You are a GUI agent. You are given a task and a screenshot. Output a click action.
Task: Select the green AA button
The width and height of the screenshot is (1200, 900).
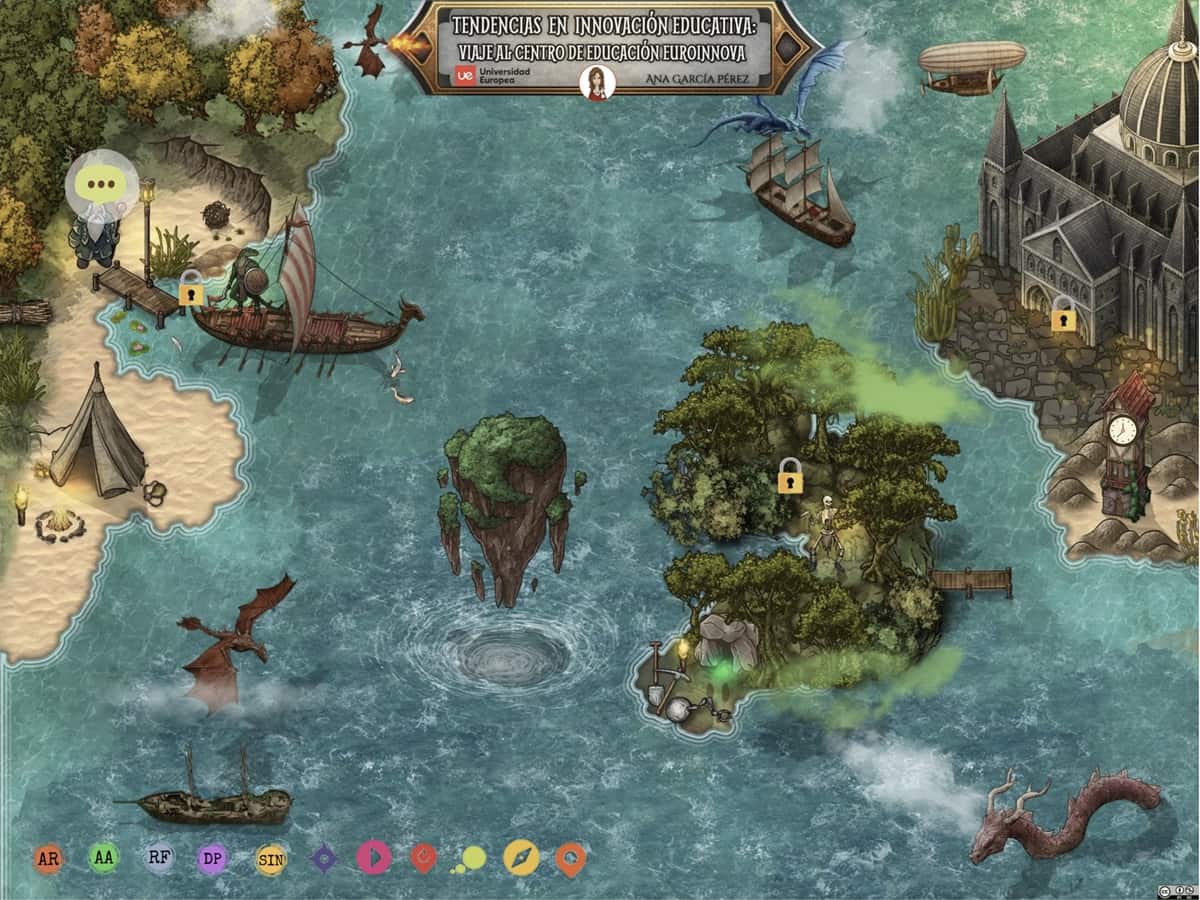pos(103,857)
